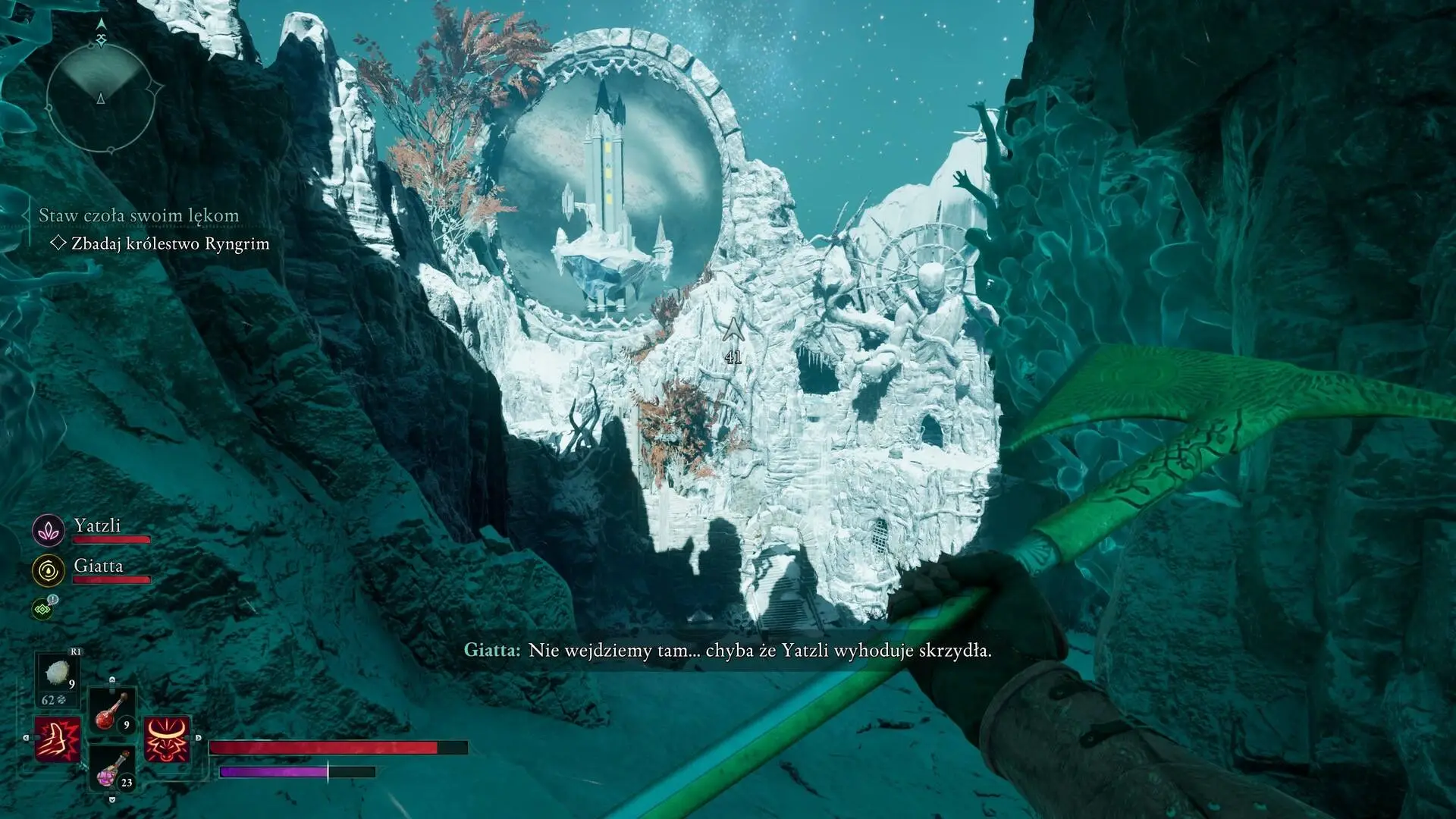Activate the red fist strike ability

point(58,739)
